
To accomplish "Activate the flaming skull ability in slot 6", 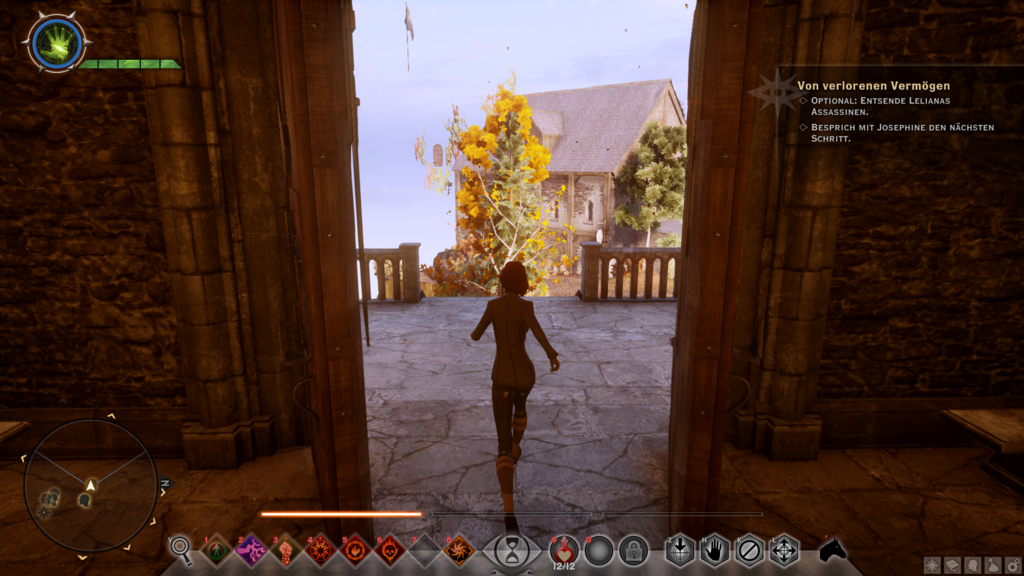I will pos(389,549).
